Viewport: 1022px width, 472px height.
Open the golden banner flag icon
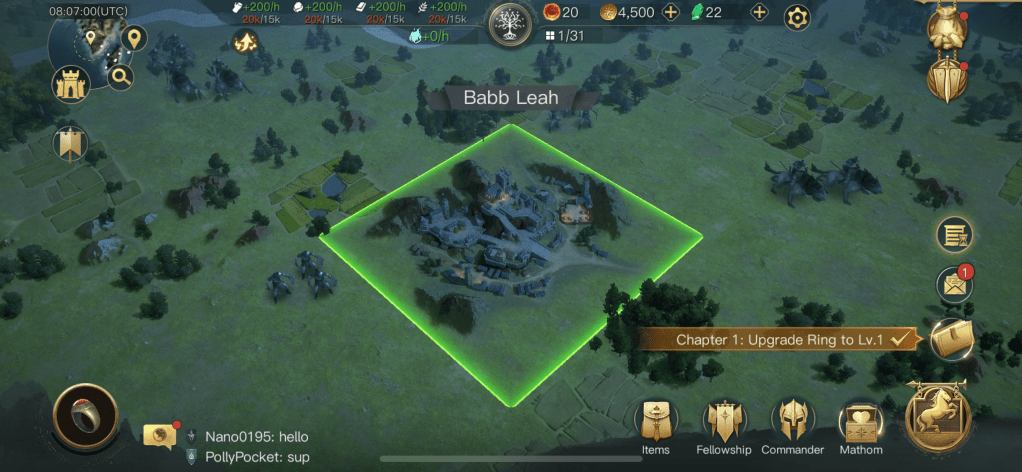pos(70,144)
